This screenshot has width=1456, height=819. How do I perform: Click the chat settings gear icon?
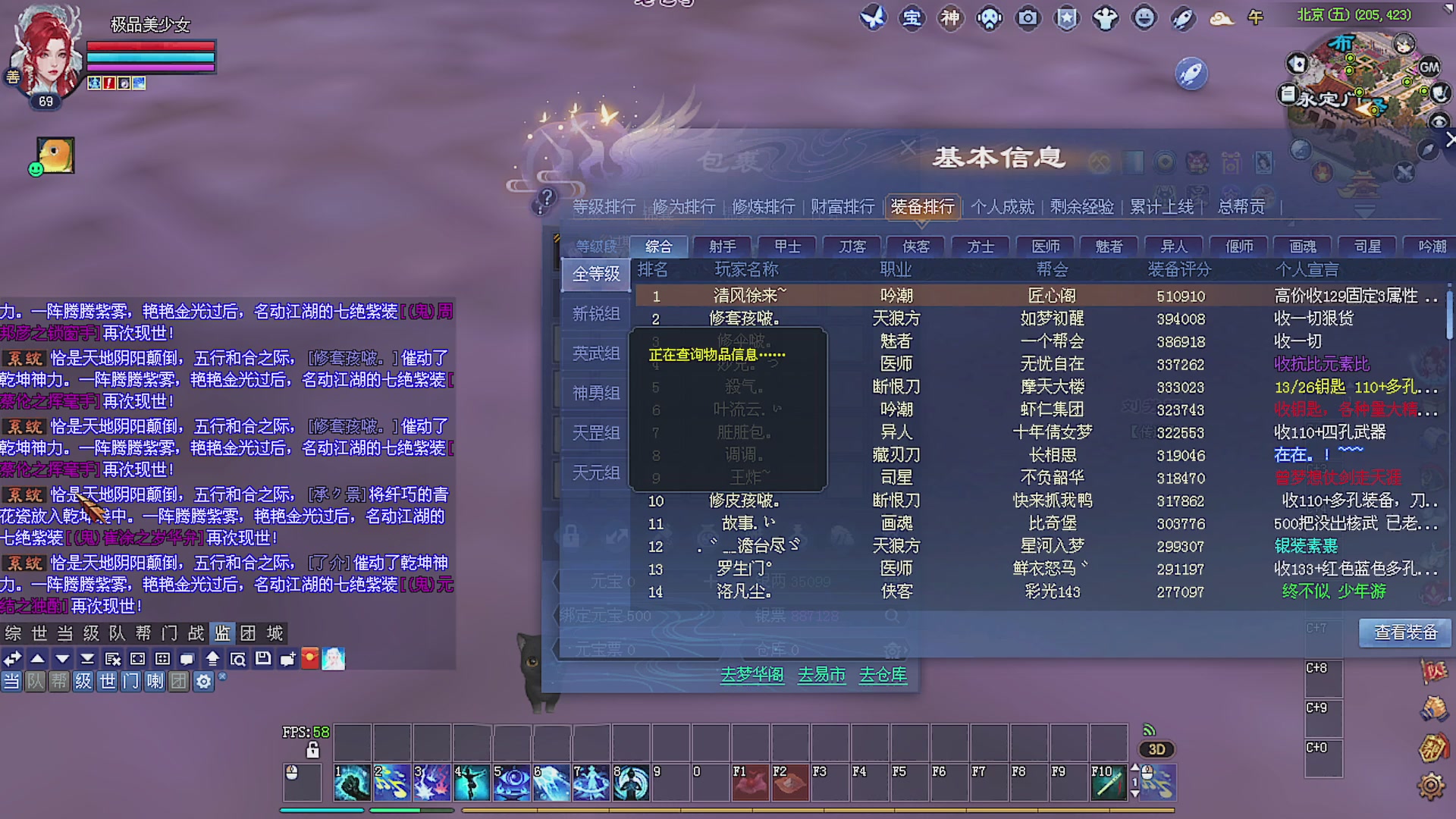pyautogui.click(x=202, y=682)
